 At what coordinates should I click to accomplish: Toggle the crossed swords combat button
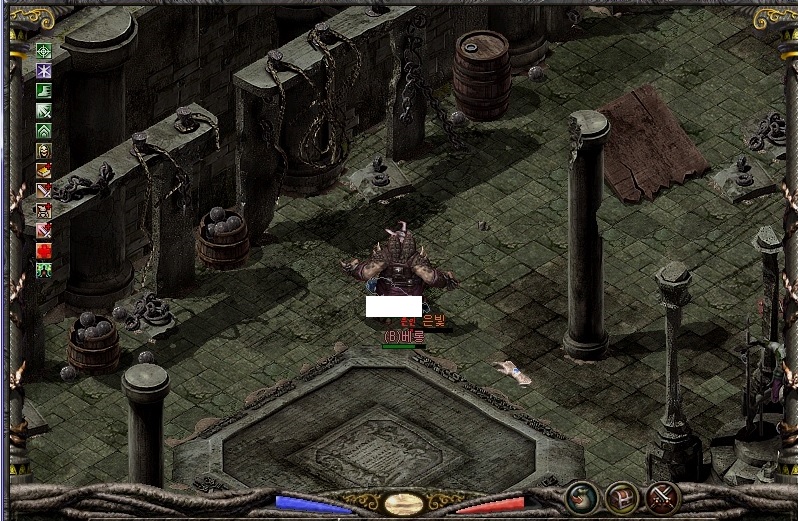[662, 497]
